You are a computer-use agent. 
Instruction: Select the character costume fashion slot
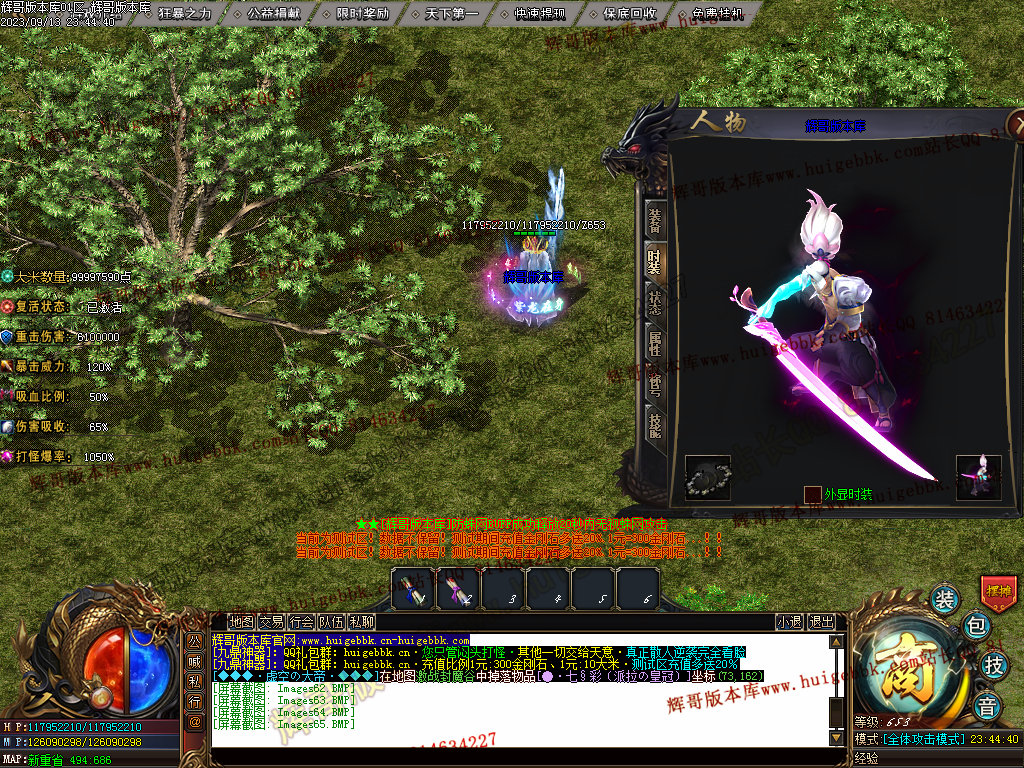click(978, 477)
